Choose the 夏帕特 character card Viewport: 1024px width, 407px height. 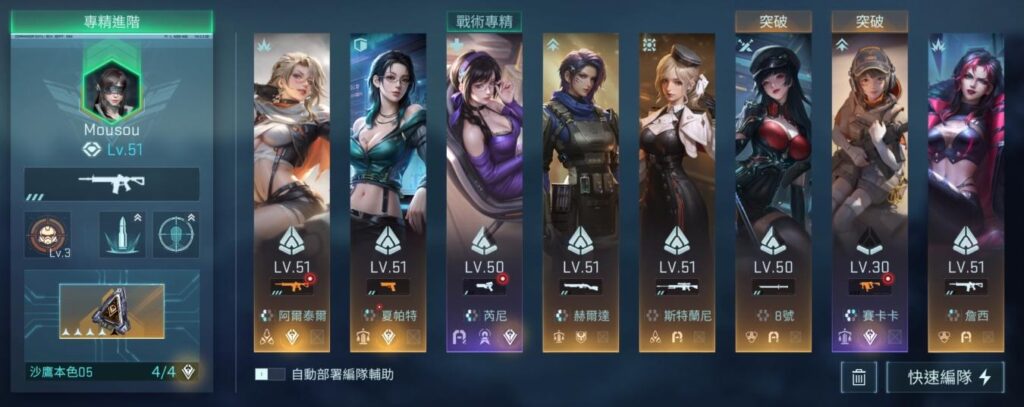387,190
